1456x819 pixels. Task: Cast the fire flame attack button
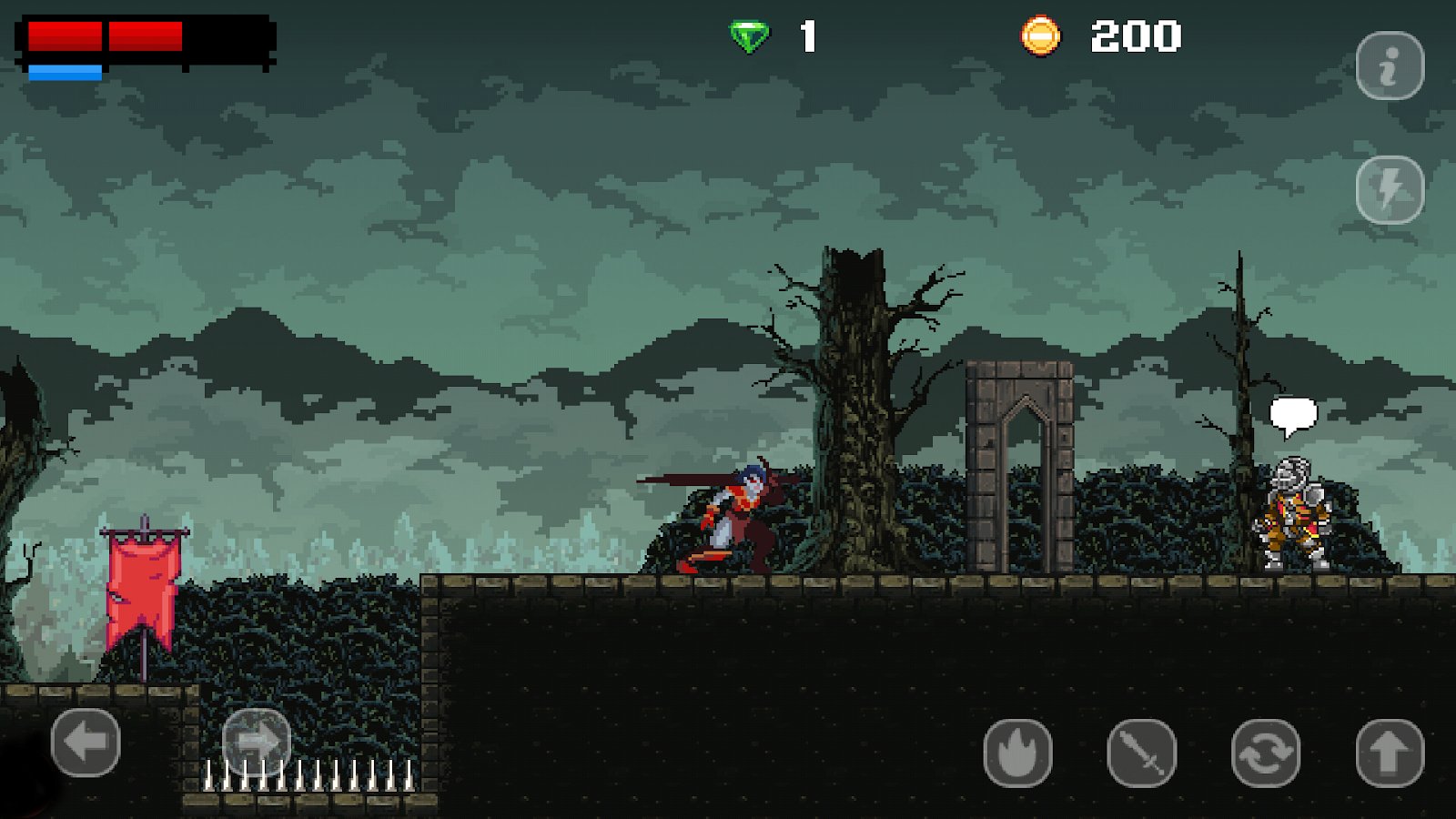[x=1017, y=753]
